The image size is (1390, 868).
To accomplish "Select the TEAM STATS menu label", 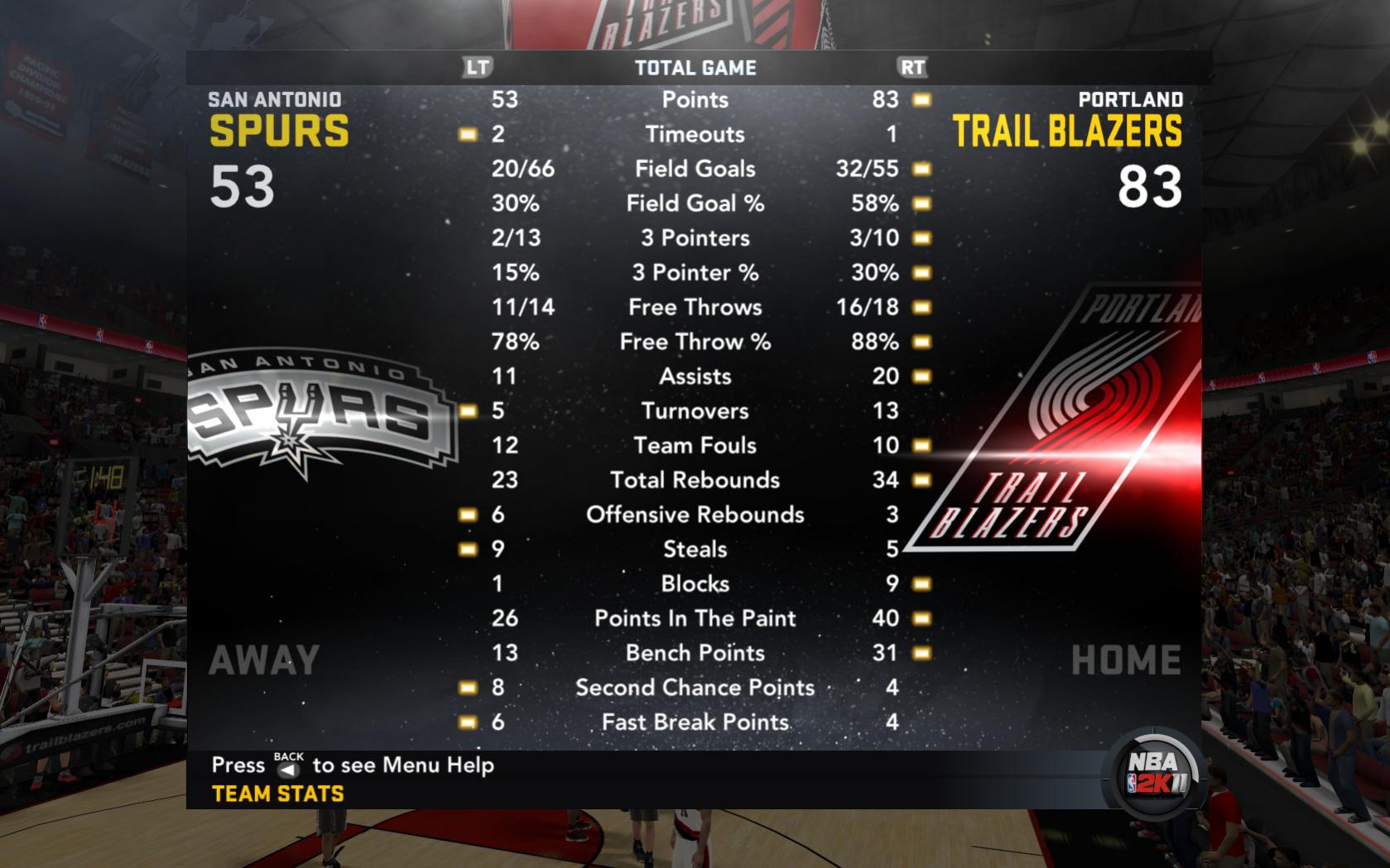I will (x=277, y=792).
